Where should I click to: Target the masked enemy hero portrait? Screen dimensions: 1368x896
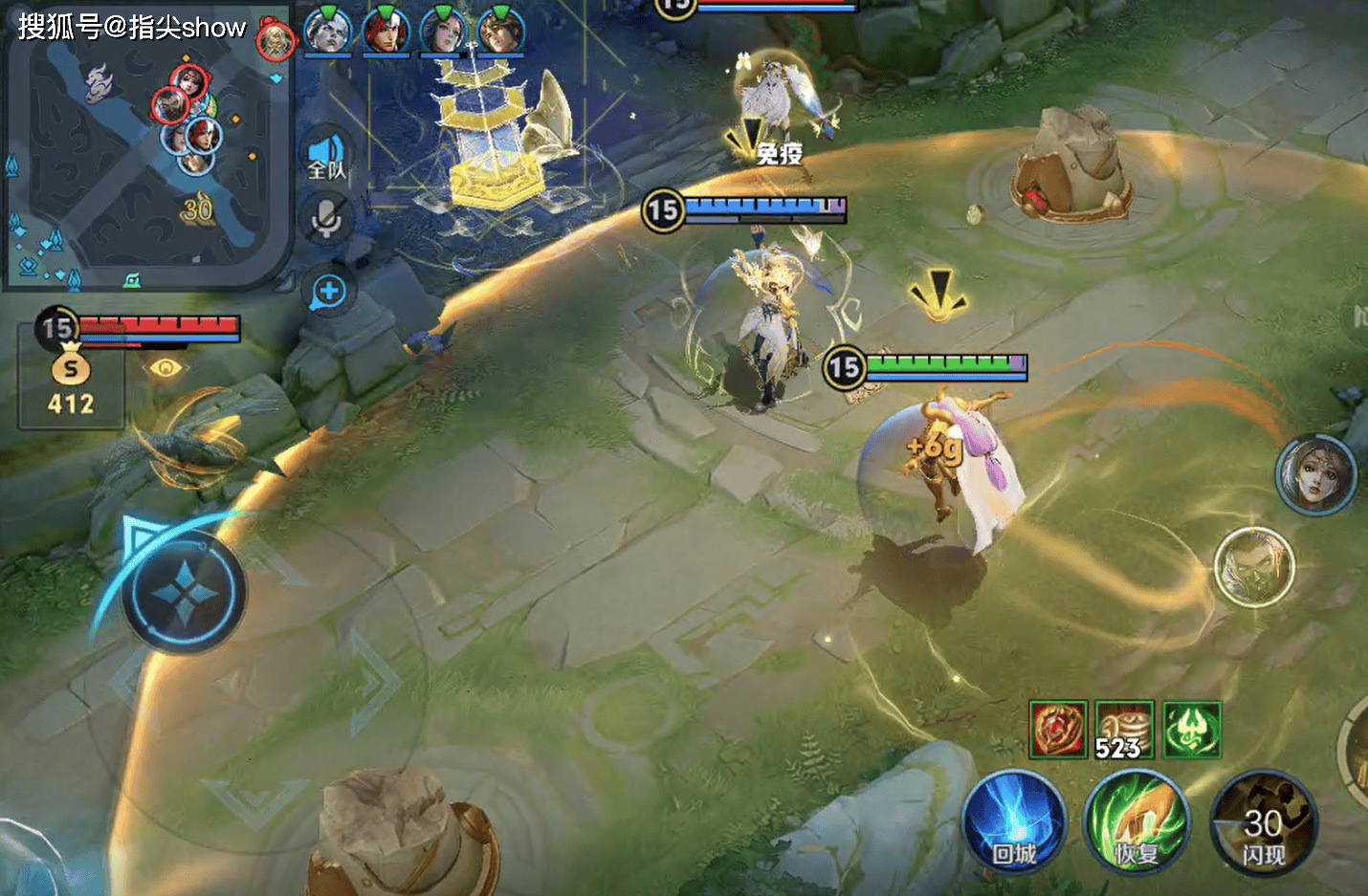point(1253,567)
